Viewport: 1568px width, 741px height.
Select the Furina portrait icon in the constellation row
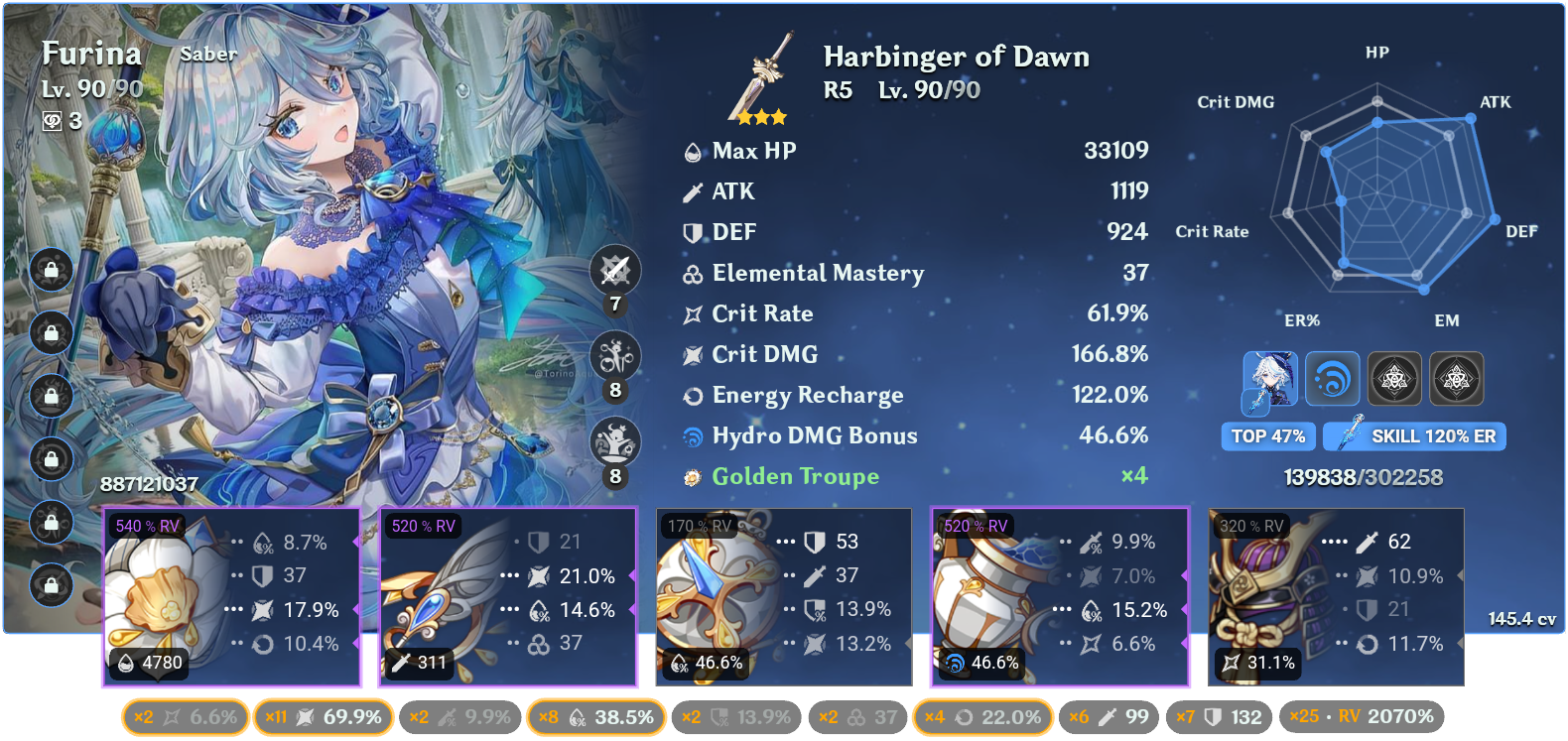click(x=1268, y=378)
